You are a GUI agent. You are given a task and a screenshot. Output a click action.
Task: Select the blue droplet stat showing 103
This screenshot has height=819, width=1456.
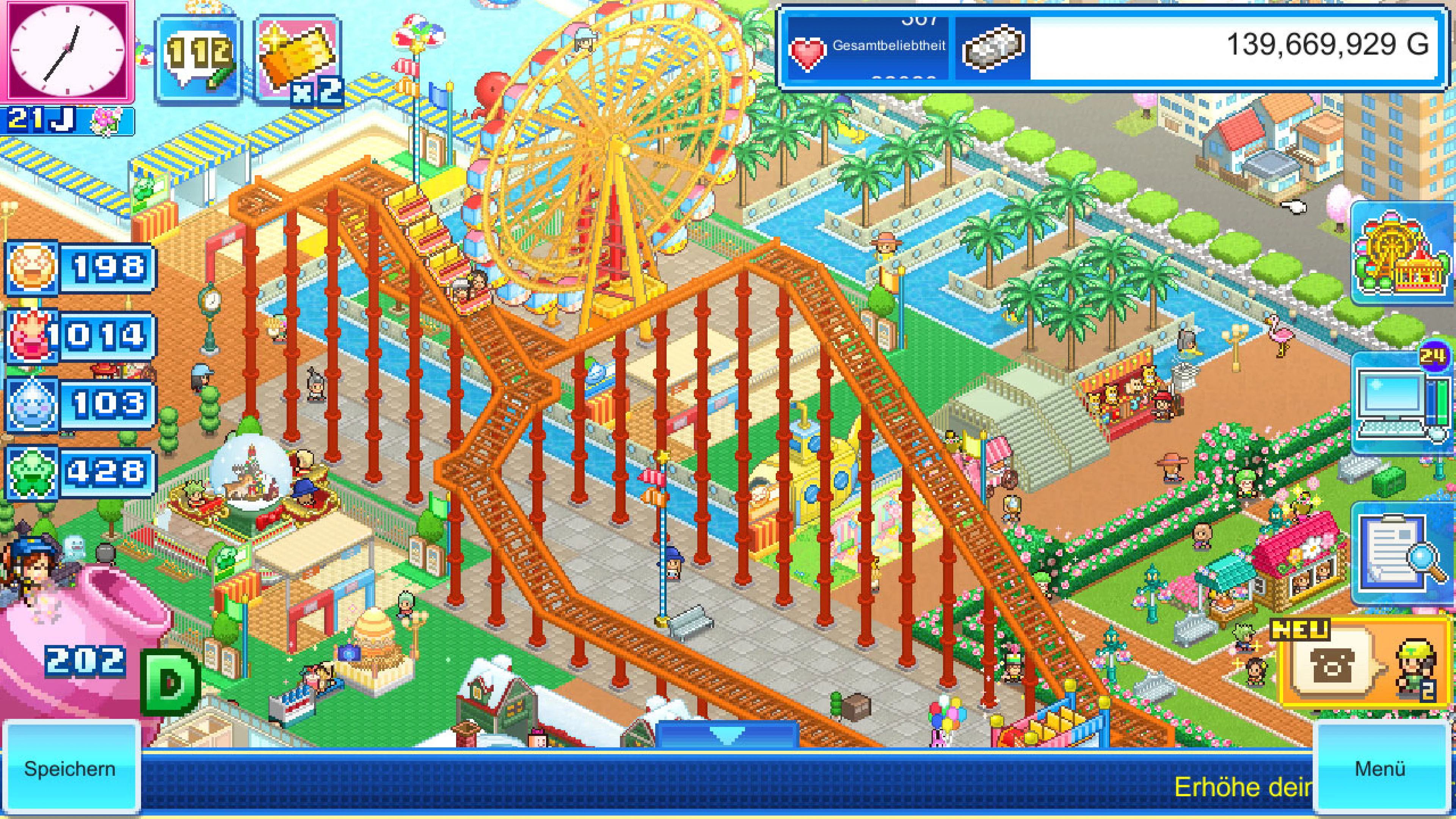[x=79, y=403]
